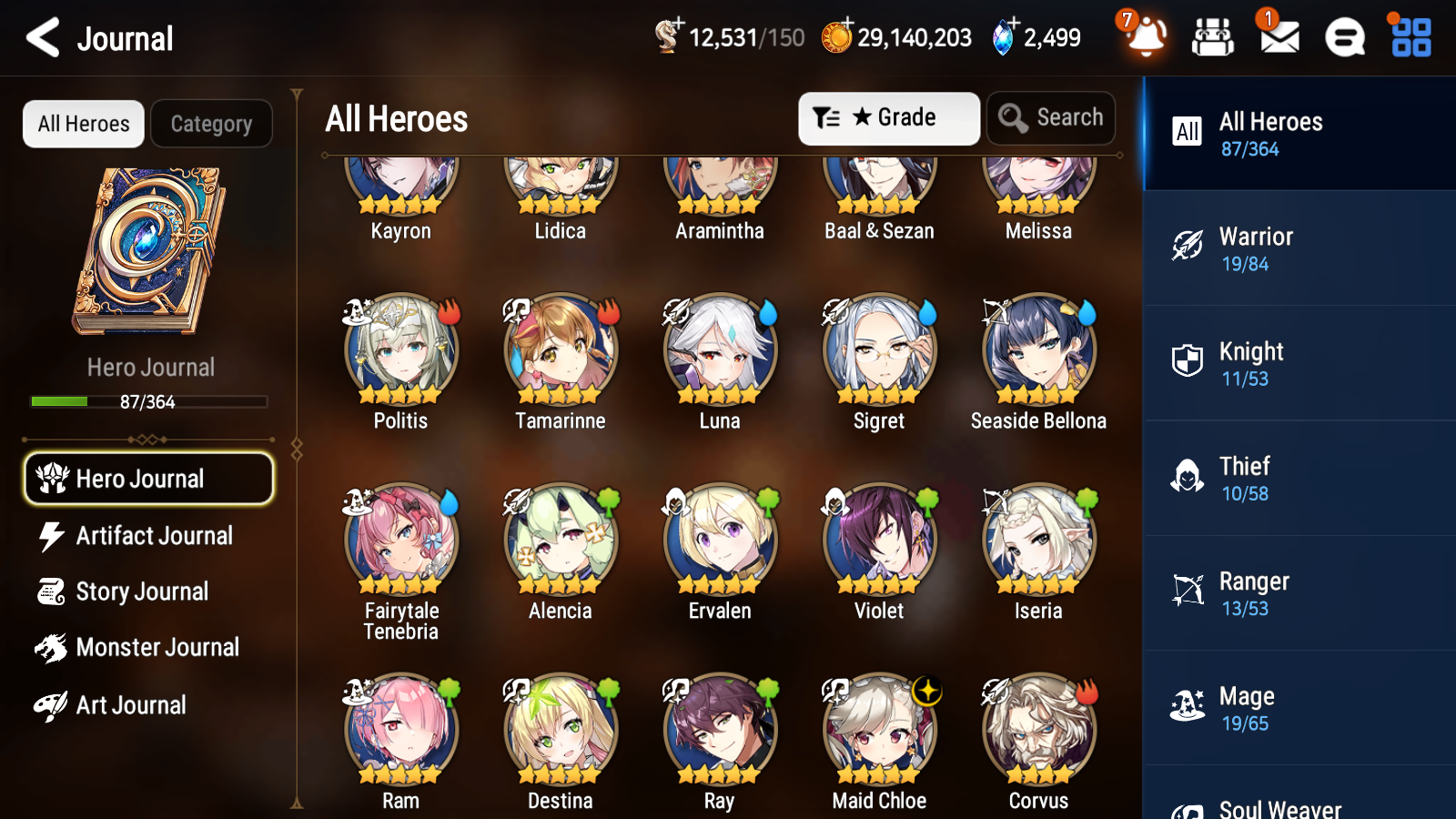This screenshot has height=819, width=1456.
Task: Open the inventory chest icon
Action: click(1212, 38)
